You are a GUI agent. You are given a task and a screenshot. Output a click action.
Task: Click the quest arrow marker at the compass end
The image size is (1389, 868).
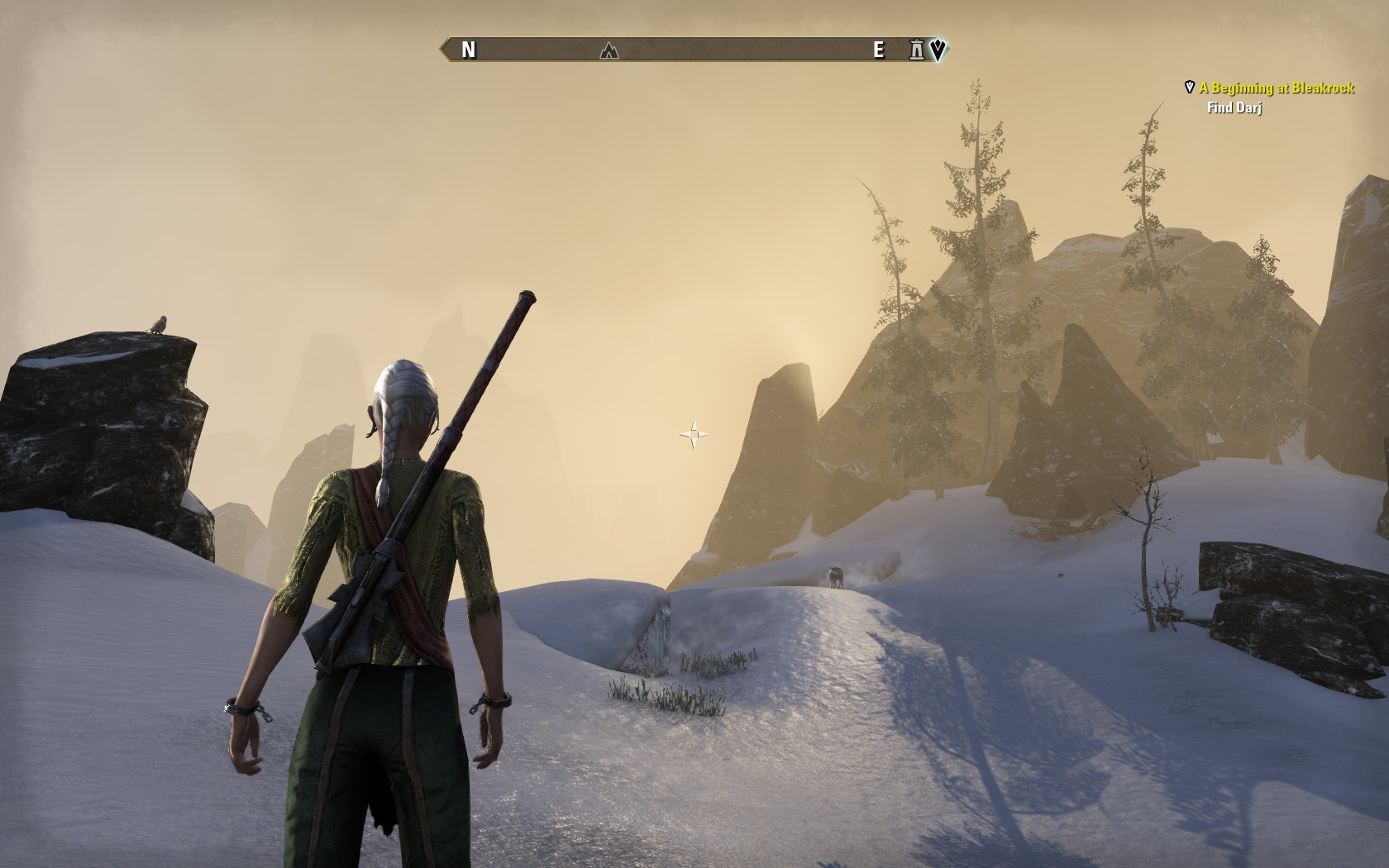[x=937, y=50]
